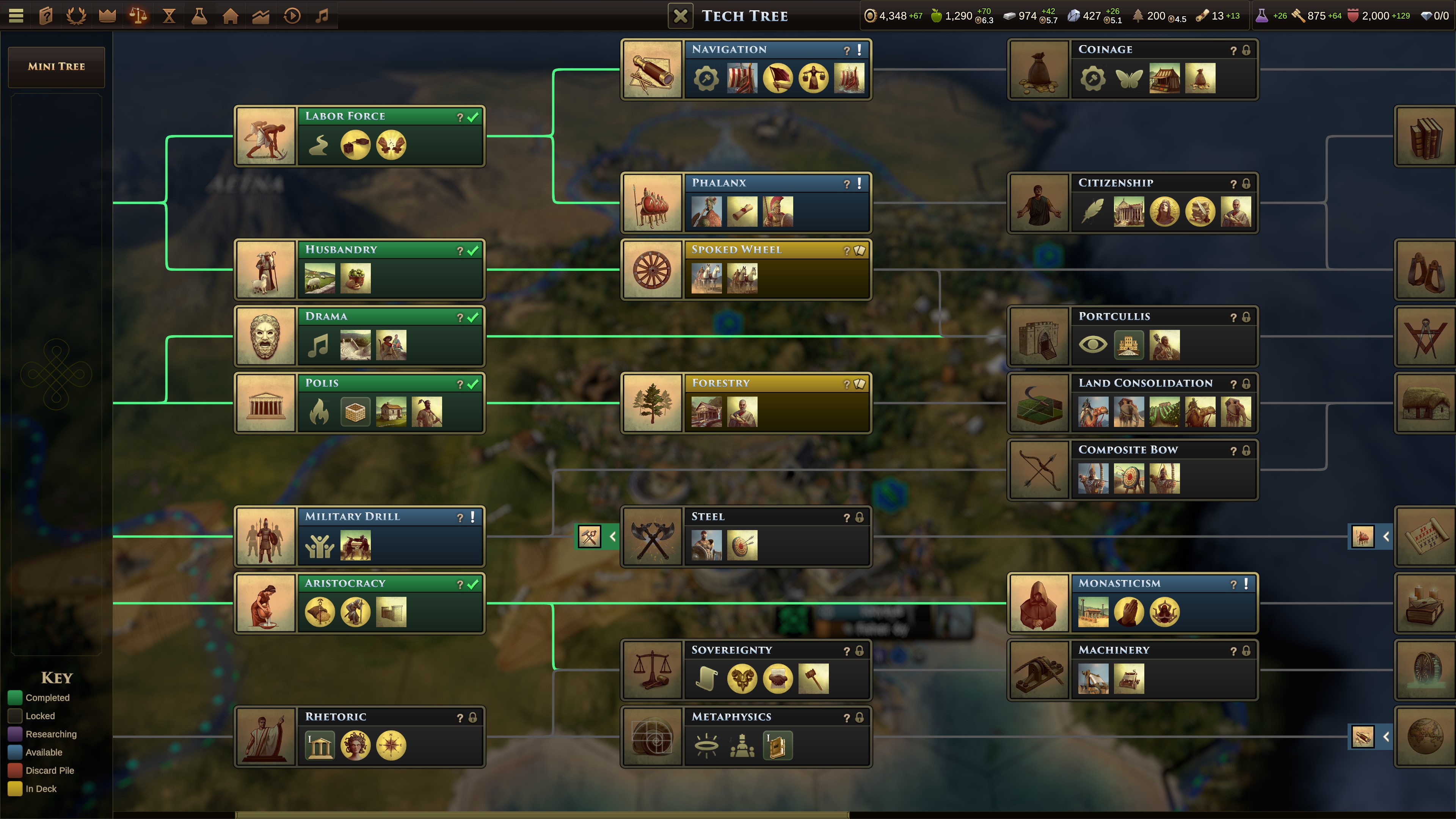Image resolution: width=1456 pixels, height=819 pixels.
Task: Open the crown panel from the toolbar
Action: click(107, 15)
